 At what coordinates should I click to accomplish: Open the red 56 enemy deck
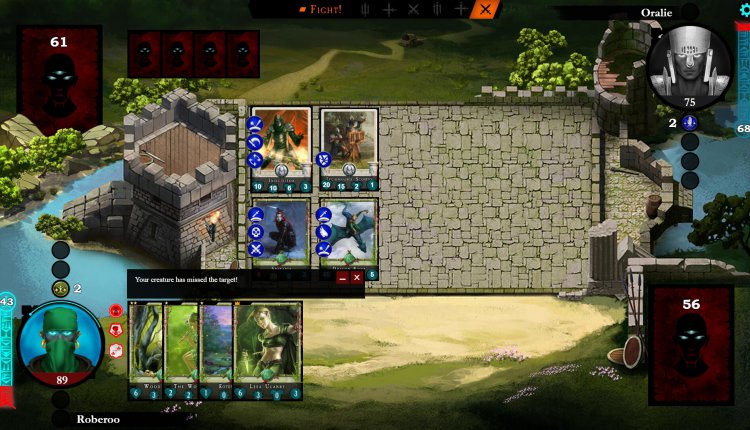tap(690, 345)
